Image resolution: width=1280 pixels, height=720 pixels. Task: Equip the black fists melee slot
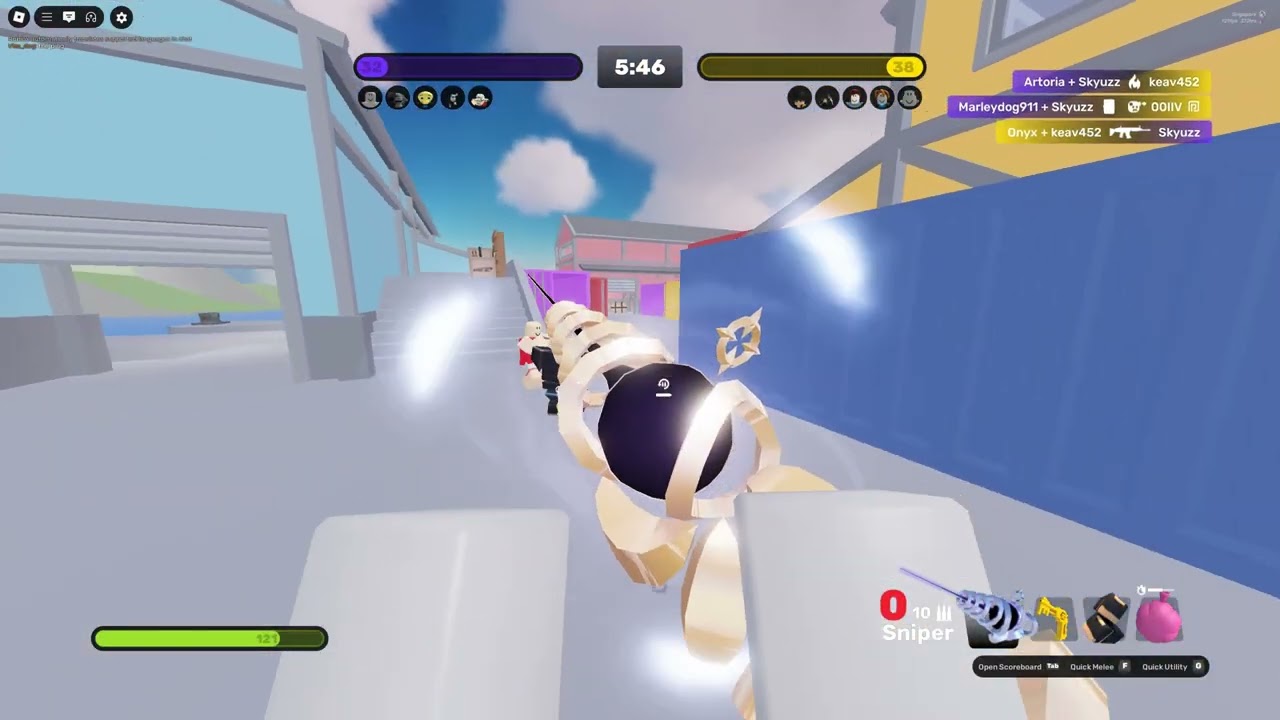pos(1105,617)
